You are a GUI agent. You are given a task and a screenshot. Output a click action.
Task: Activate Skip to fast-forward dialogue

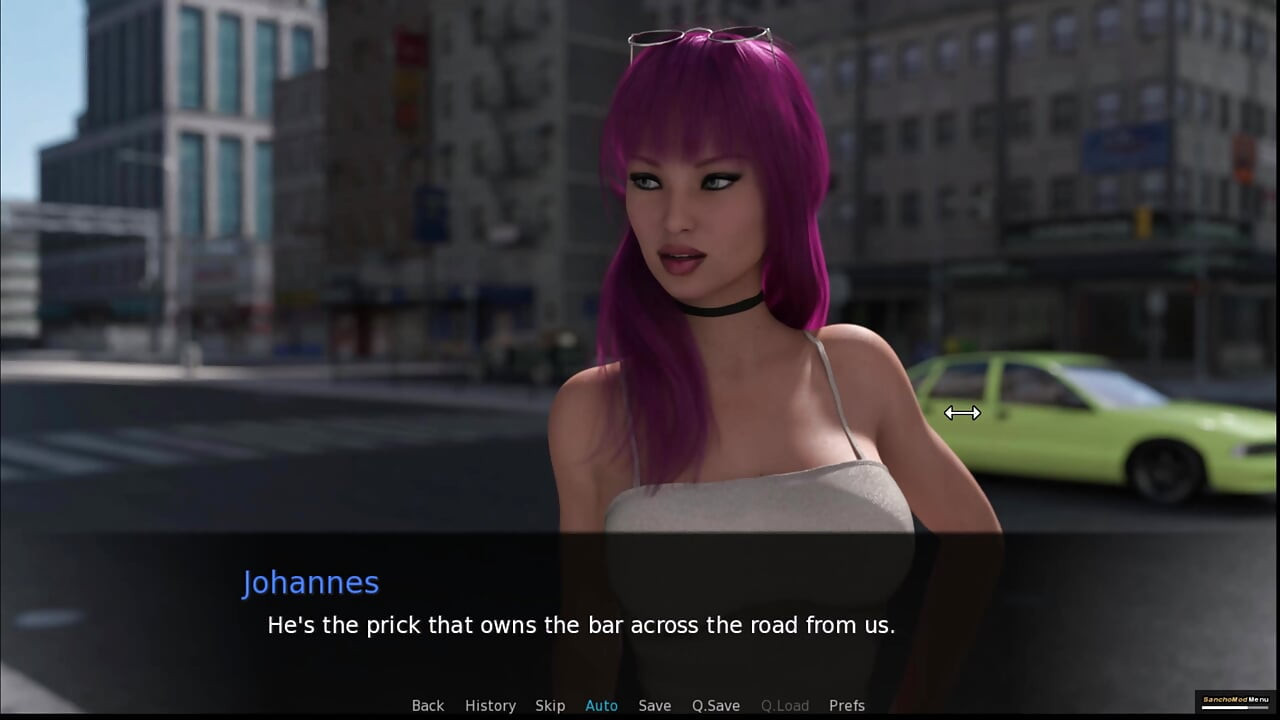550,706
